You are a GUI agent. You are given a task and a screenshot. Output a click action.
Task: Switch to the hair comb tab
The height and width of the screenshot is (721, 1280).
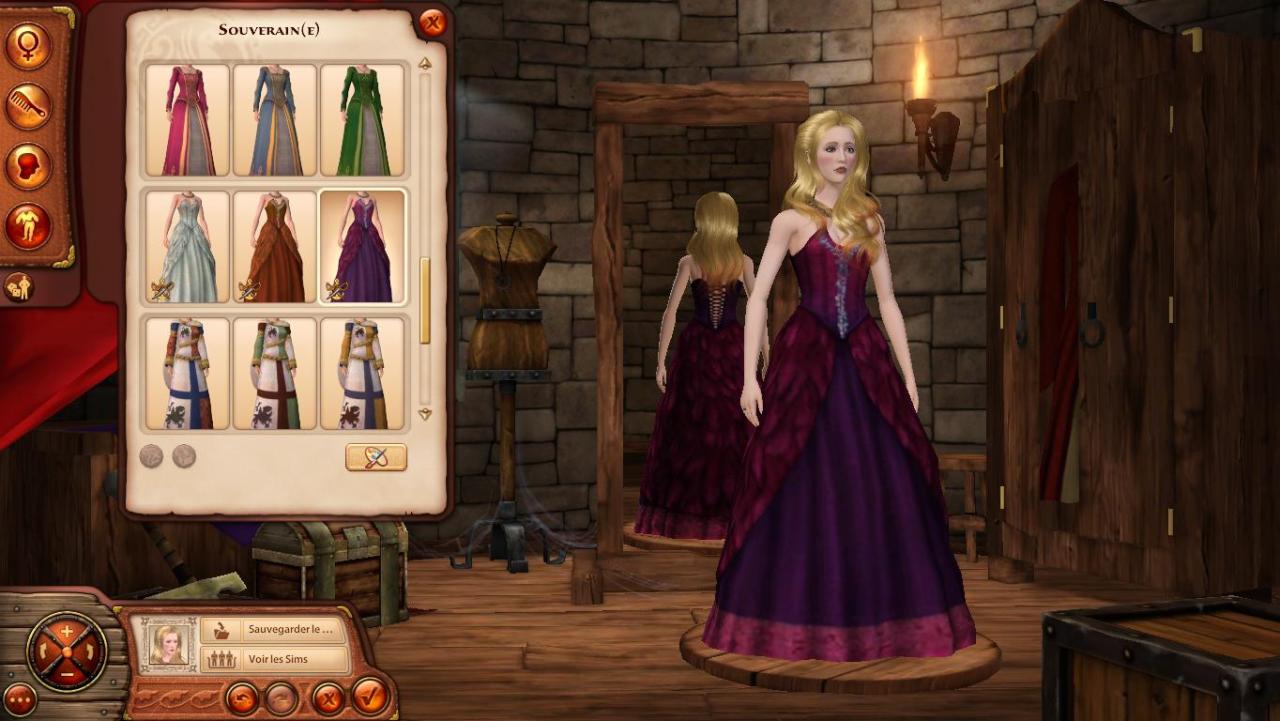tap(28, 106)
